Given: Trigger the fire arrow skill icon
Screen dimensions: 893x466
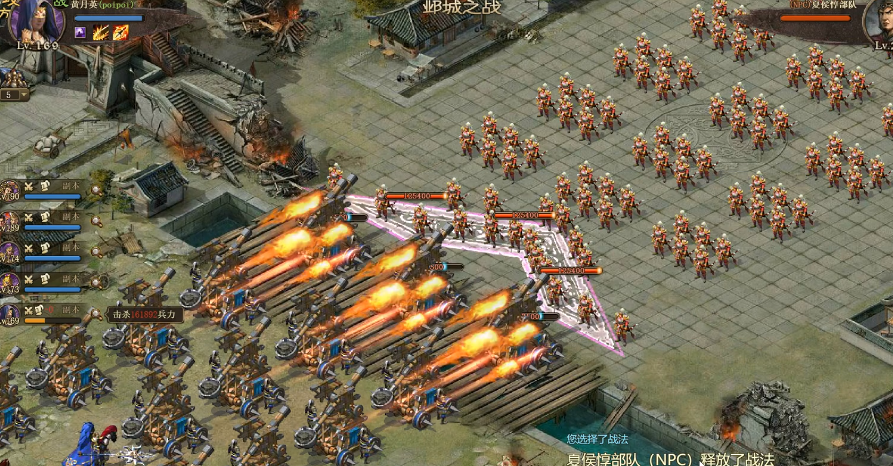Looking at the screenshot, I should [120, 33].
